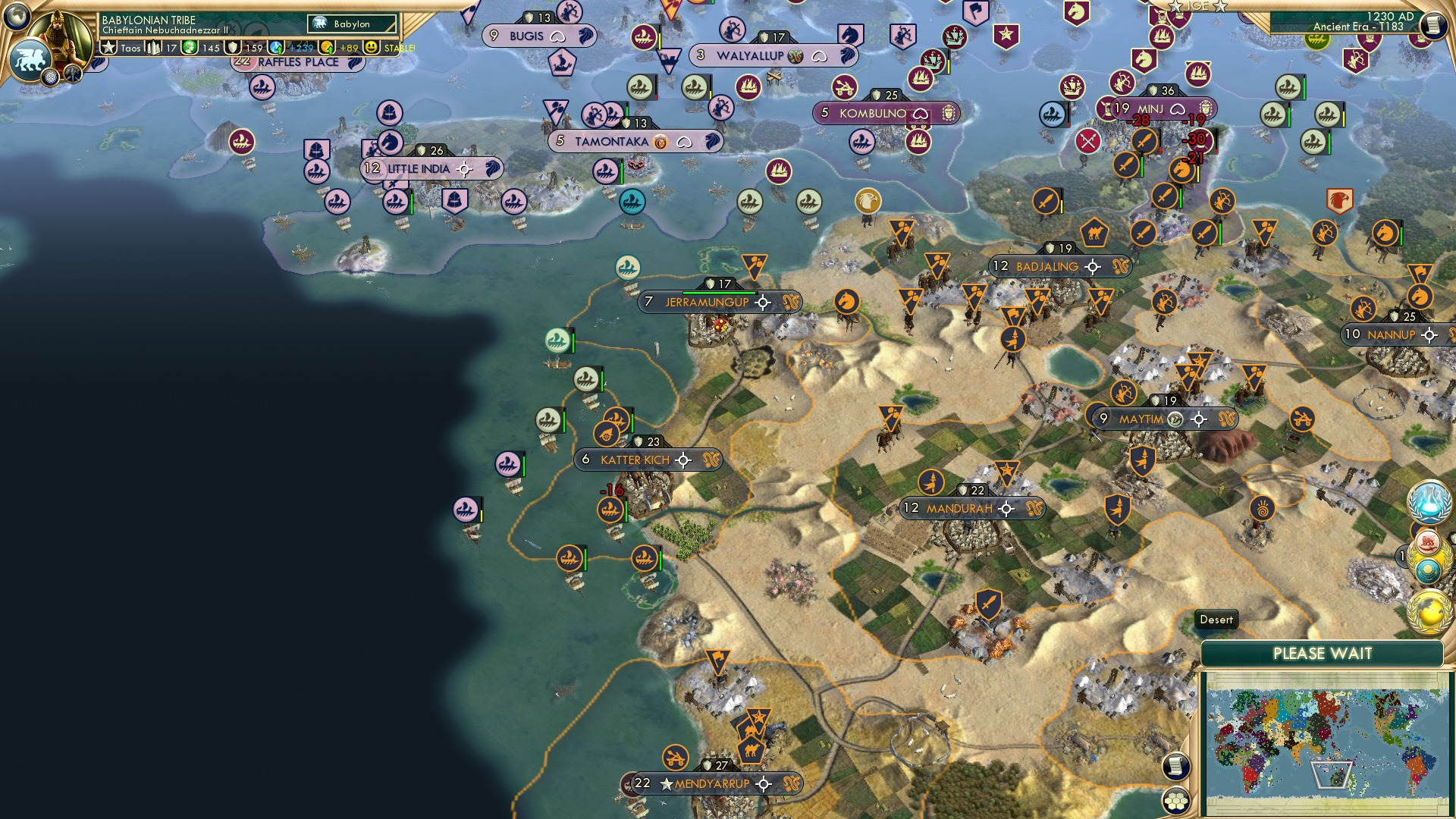Open the Babylon civilization name dropdown

click(x=351, y=24)
